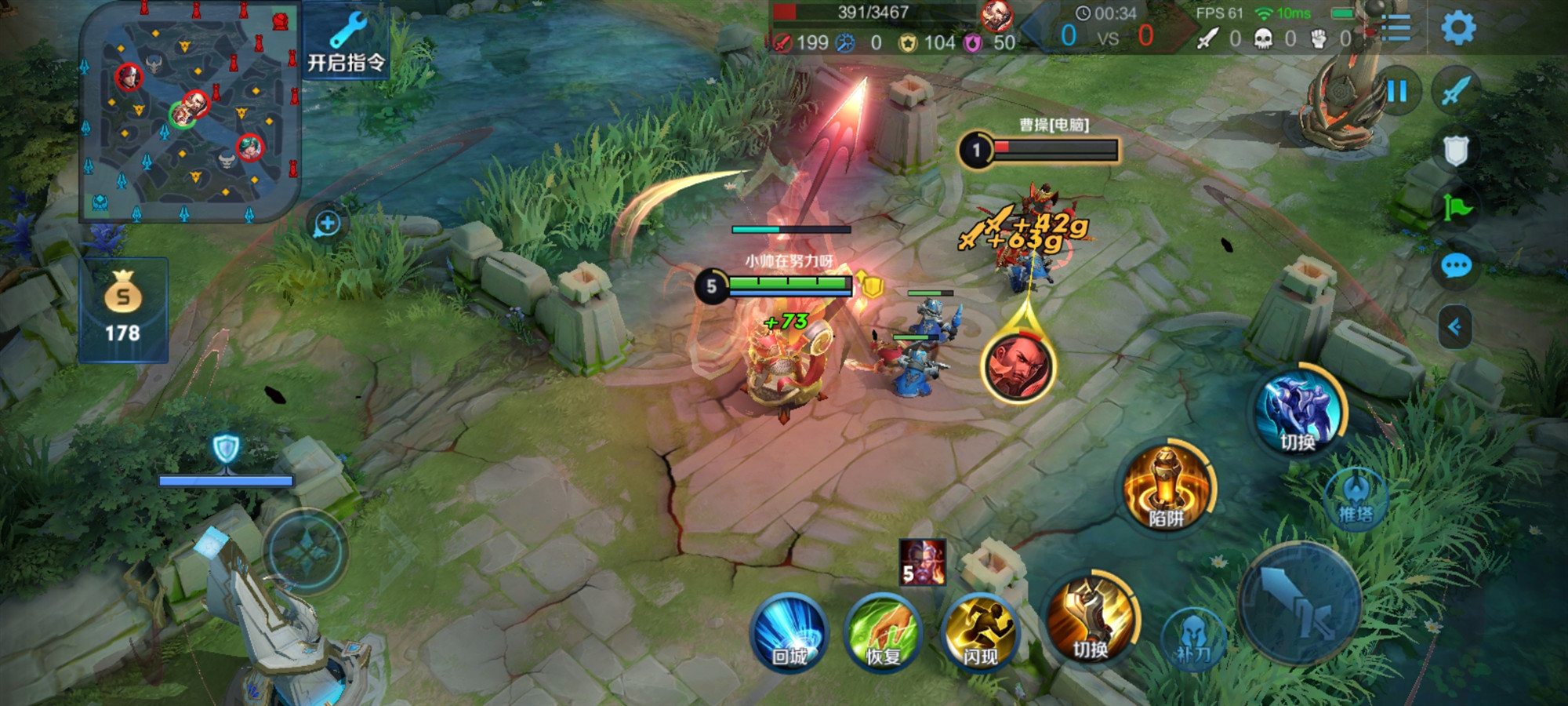Open the scoreboard list icon
Viewport: 1568px width, 706px height.
coord(1396,28)
